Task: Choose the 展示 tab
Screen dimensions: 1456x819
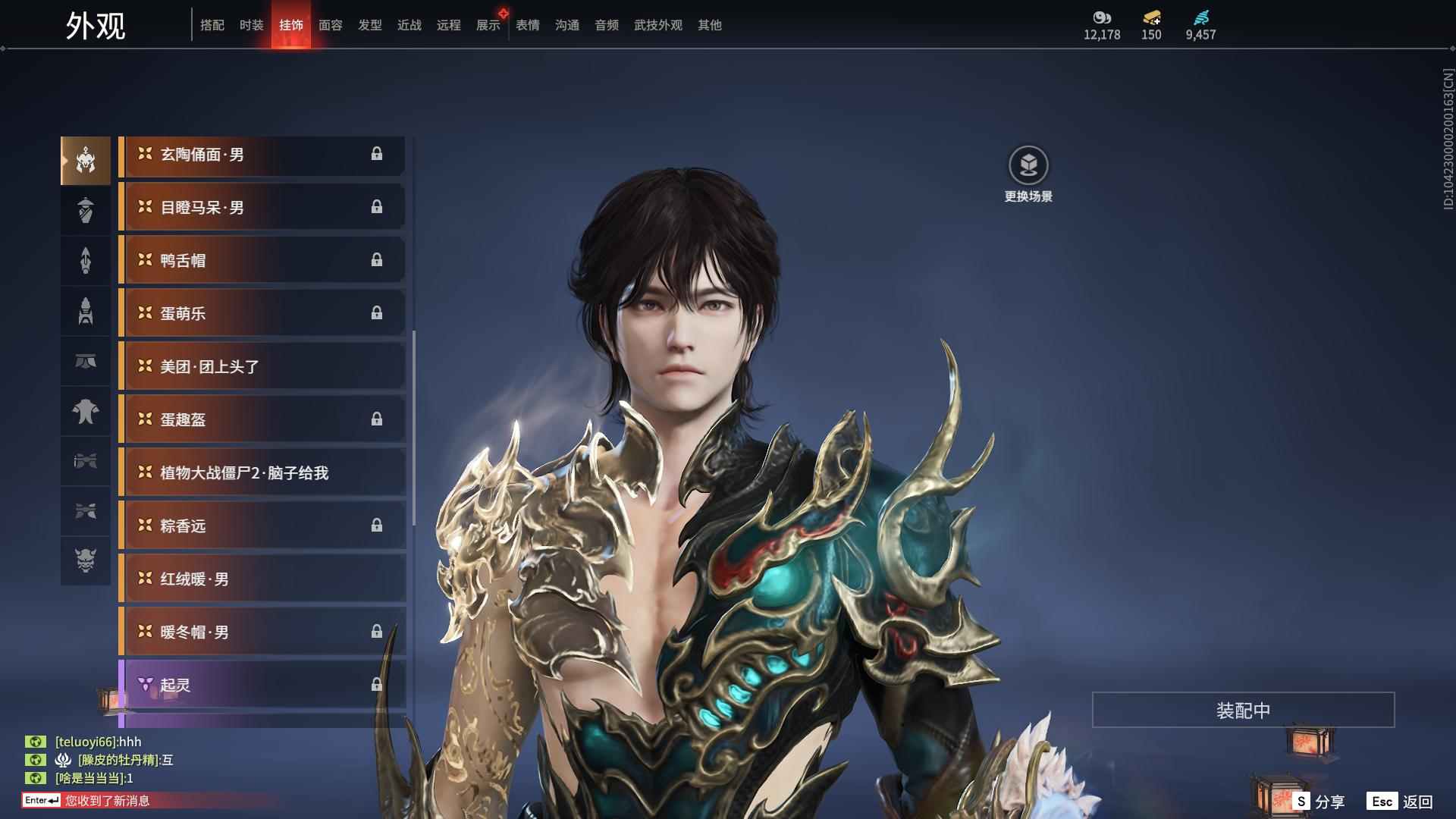Action: 488,25
